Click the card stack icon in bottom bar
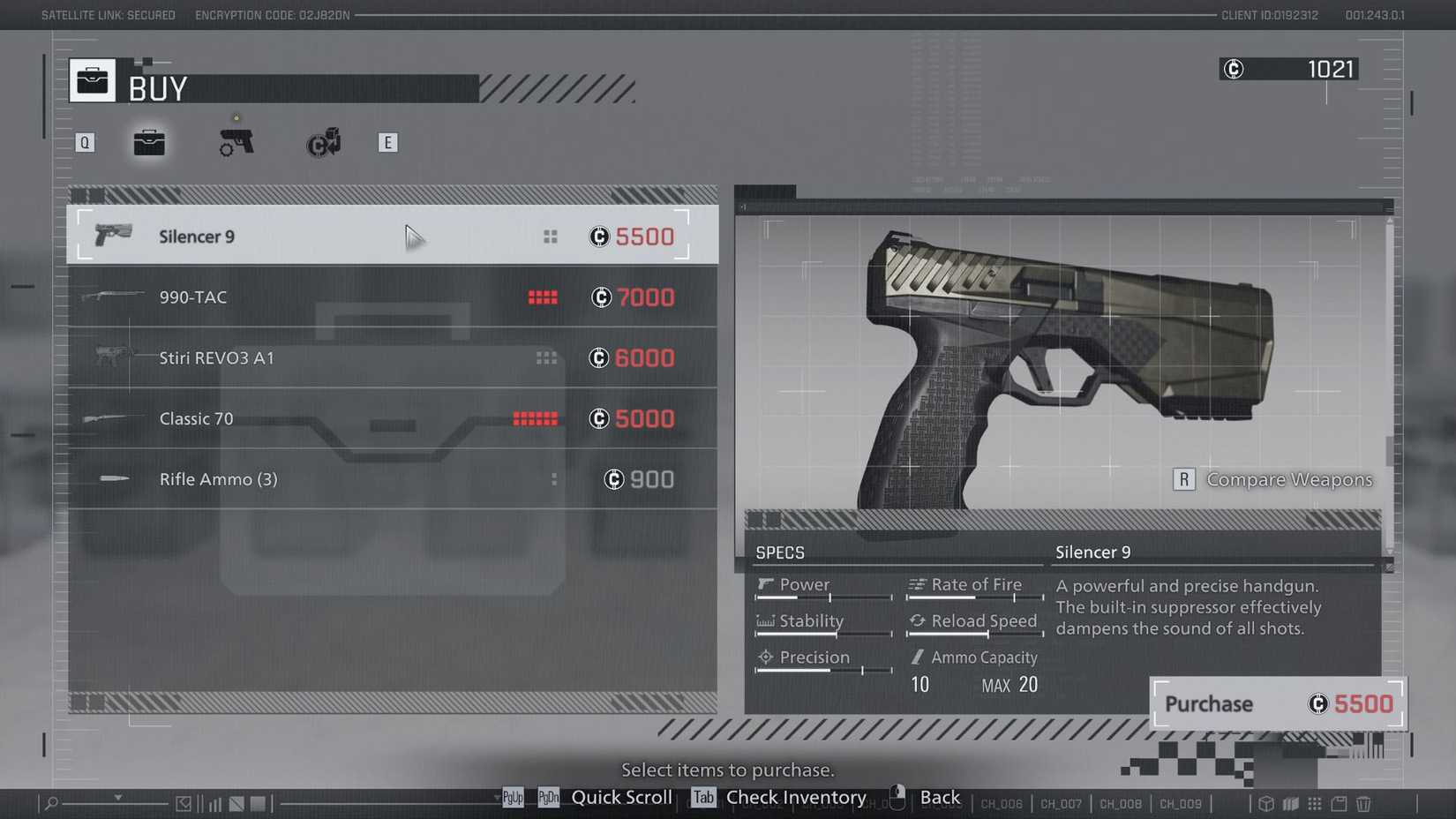Screen dimensions: 1456x819 tap(1290, 804)
